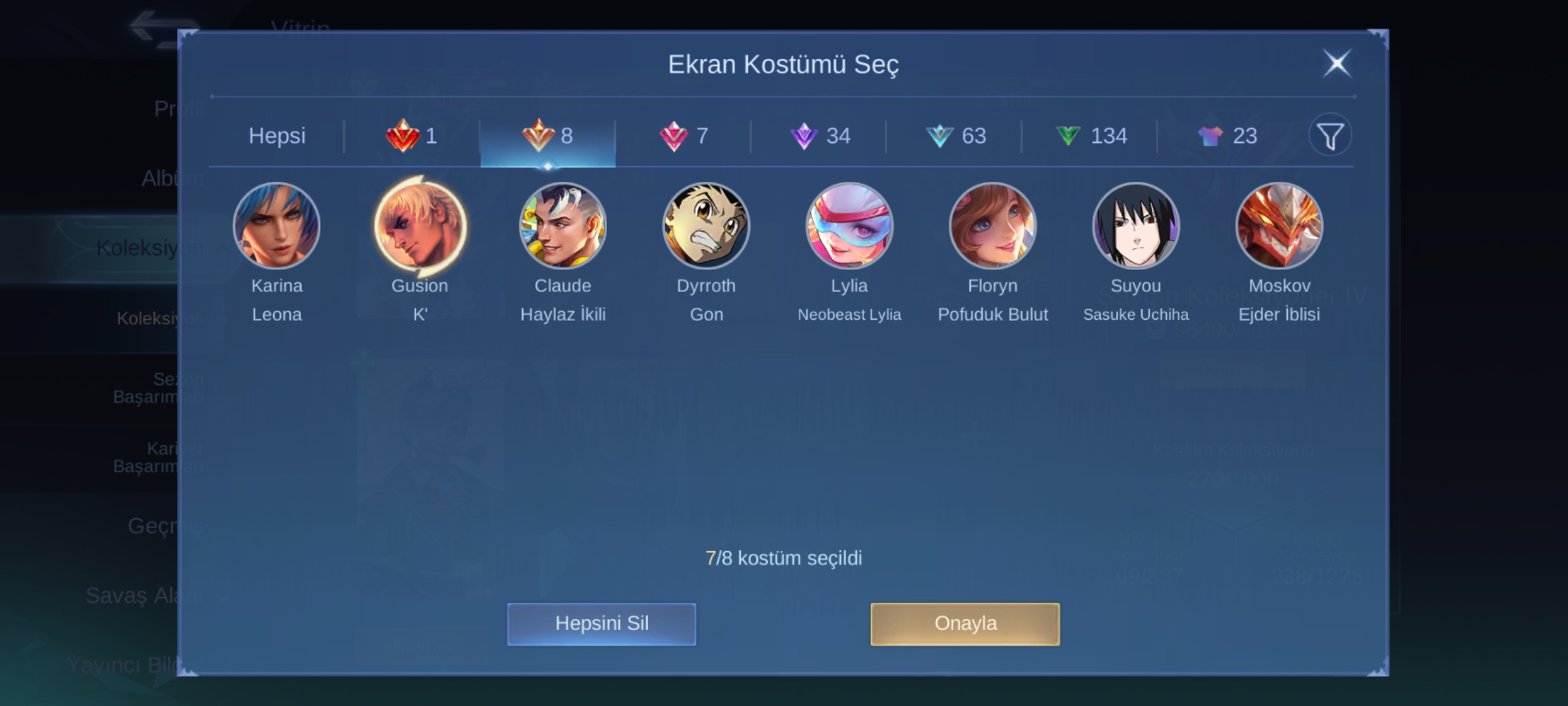Switch to purple gem tier tab with 34

tap(819, 136)
